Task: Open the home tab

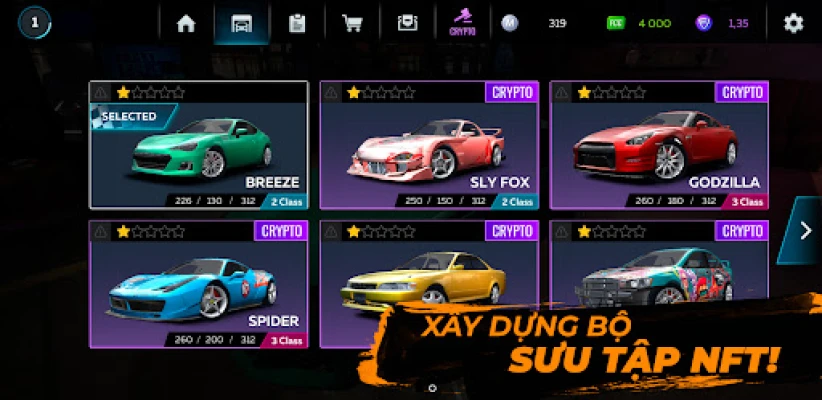Action: 186,23
